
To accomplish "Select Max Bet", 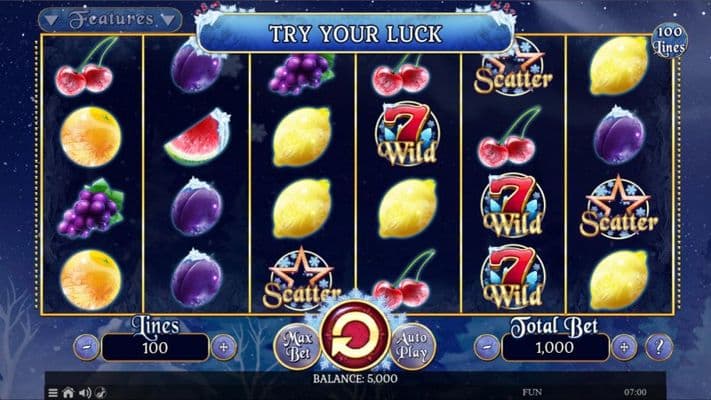I will point(294,344).
